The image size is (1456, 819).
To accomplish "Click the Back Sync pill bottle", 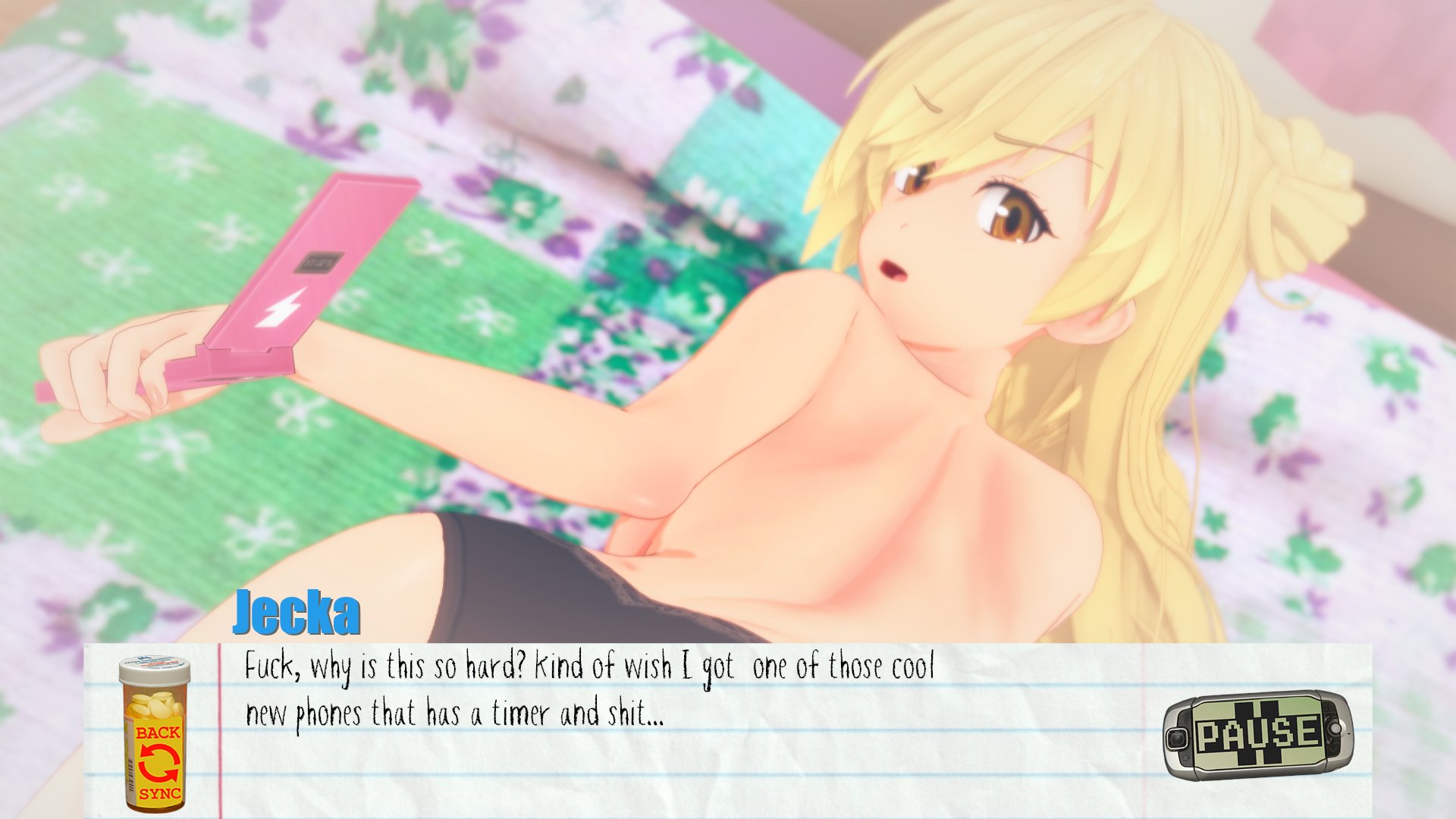I will pyautogui.click(x=155, y=735).
